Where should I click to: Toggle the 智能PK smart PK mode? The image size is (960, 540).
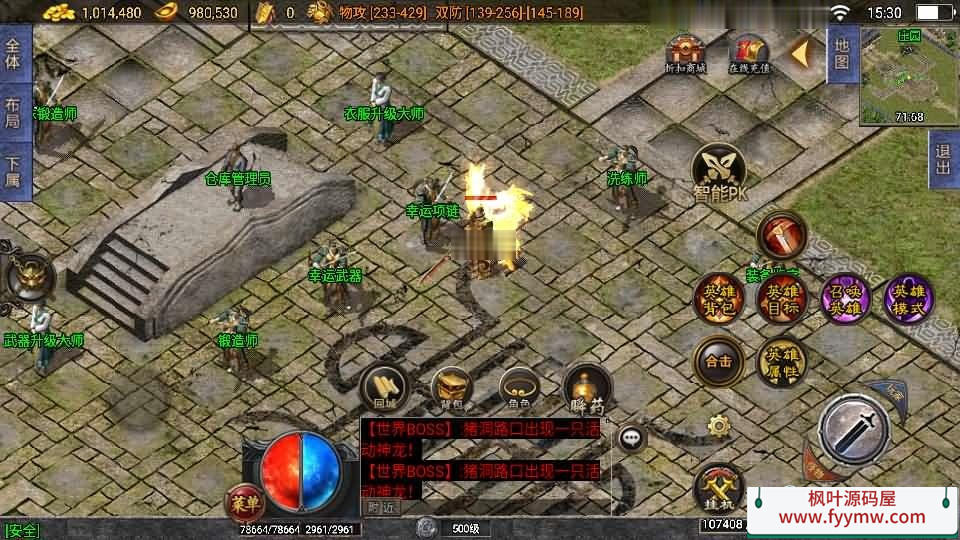tap(721, 174)
